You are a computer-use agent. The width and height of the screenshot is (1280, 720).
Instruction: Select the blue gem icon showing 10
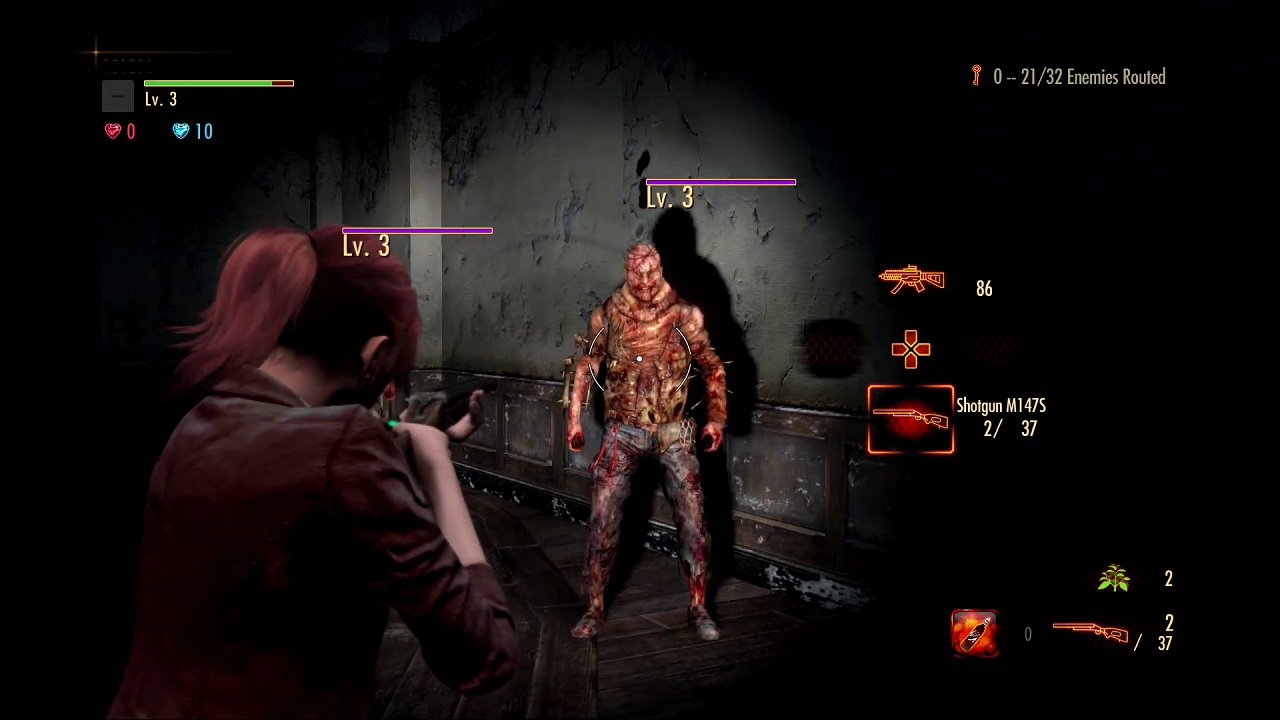point(181,130)
